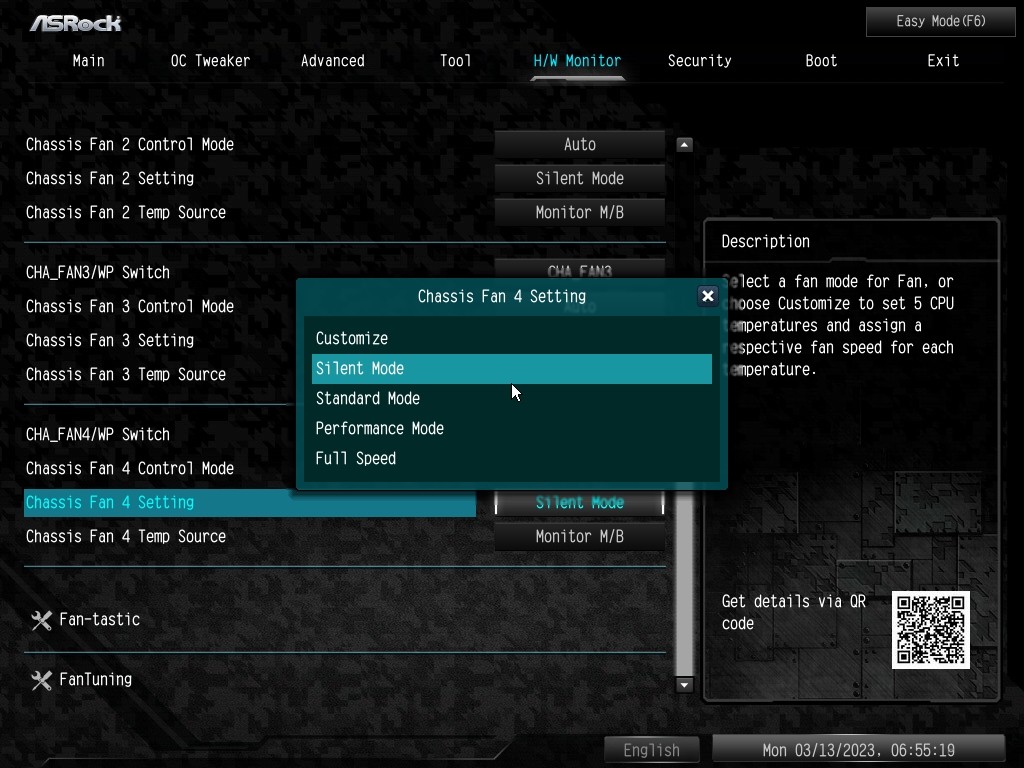Show the Security tab
Screen dimensions: 1024x768
tap(699, 61)
